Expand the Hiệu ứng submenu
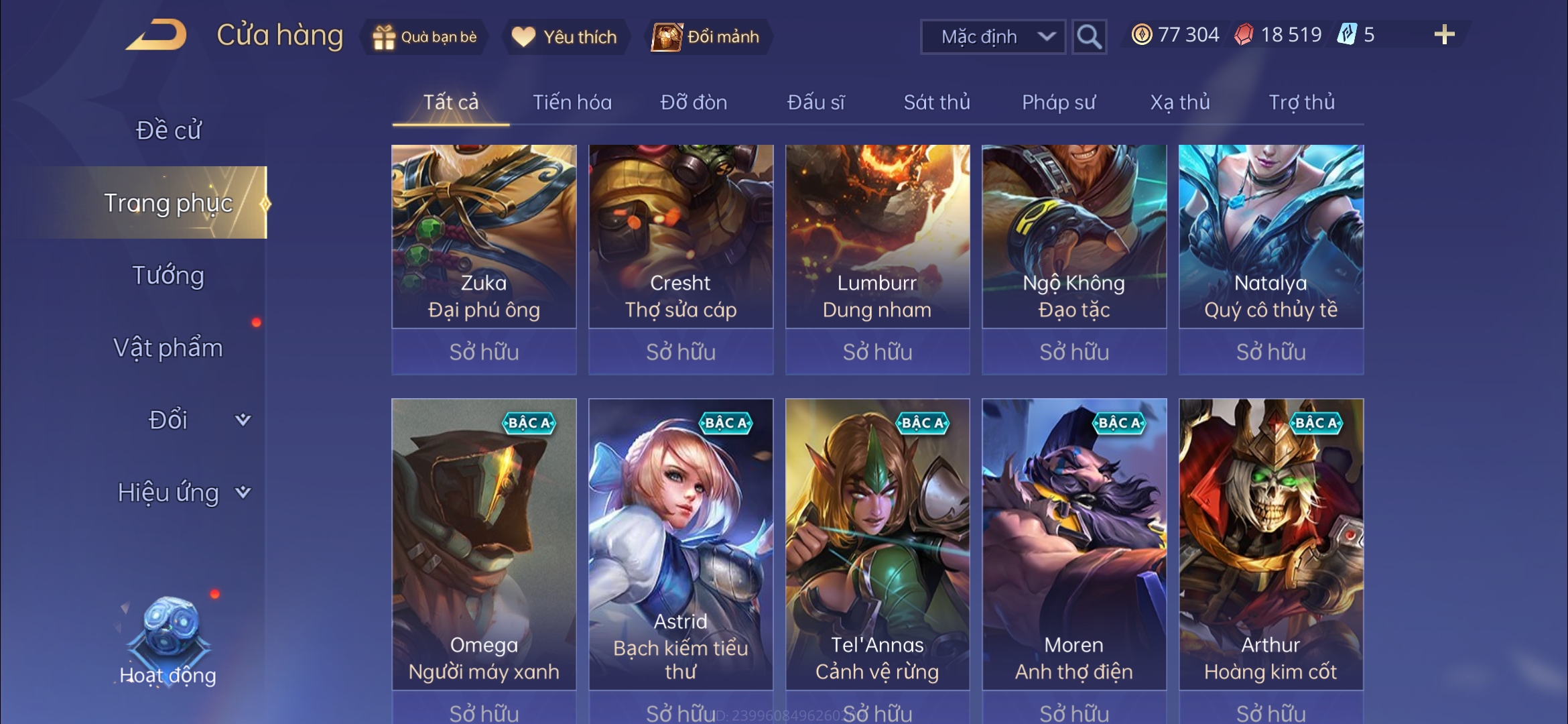Image resolution: width=1568 pixels, height=724 pixels. point(182,493)
